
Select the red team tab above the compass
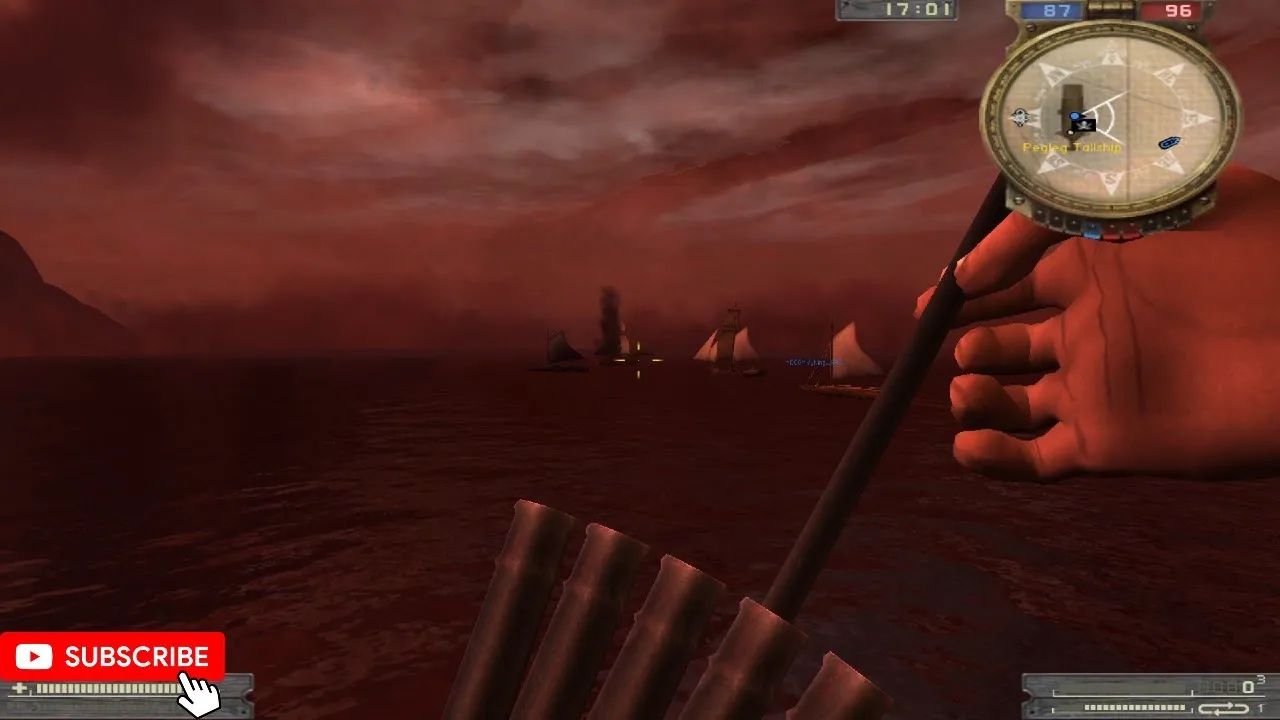[1177, 10]
